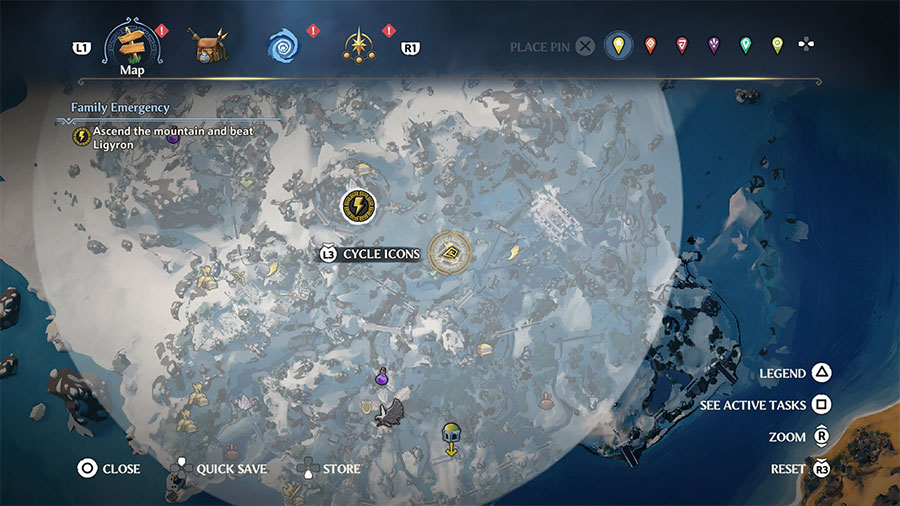Select the lightning bolt quest marker on map
This screenshot has width=900, height=506.
358,207
